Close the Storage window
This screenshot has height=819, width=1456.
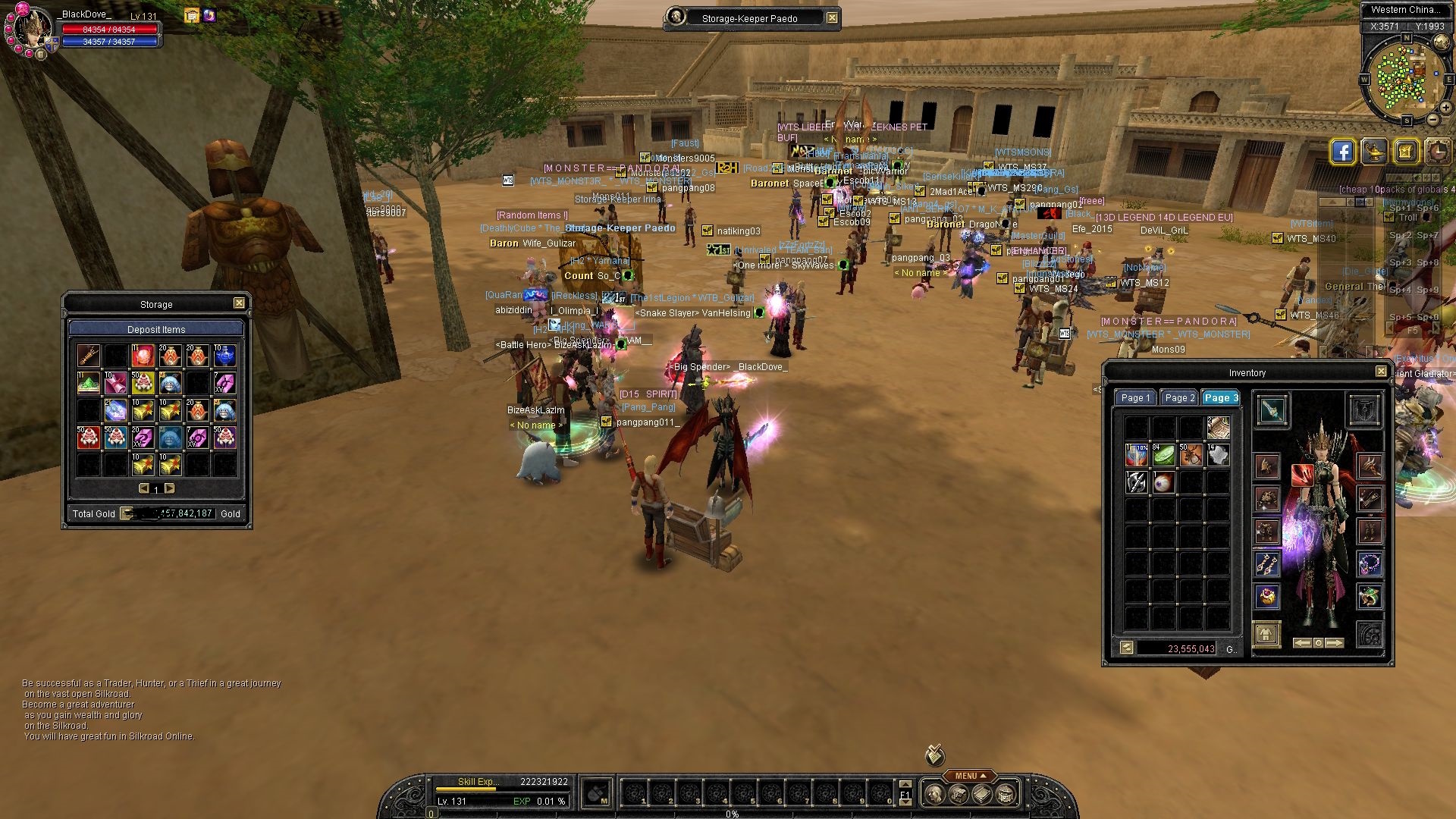239,303
